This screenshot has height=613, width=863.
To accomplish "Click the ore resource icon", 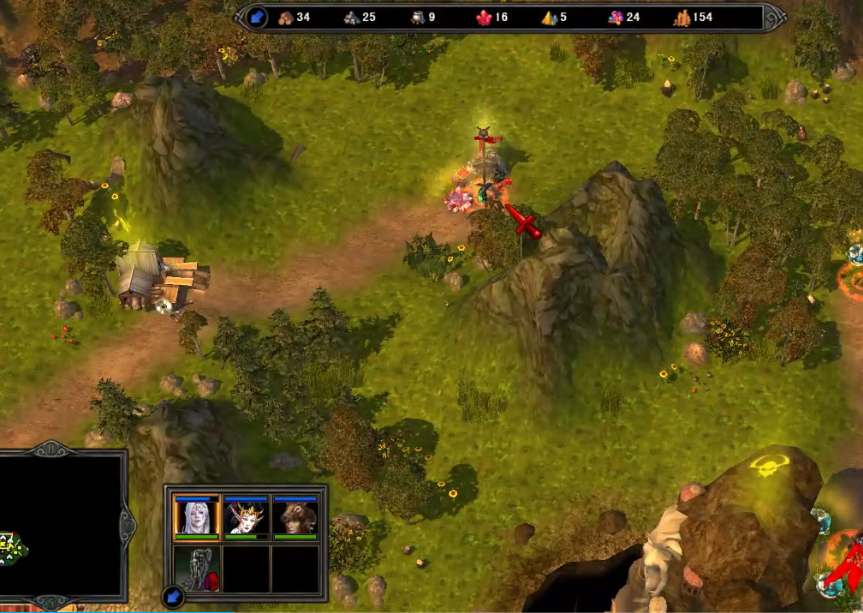I will pyautogui.click(x=351, y=17).
